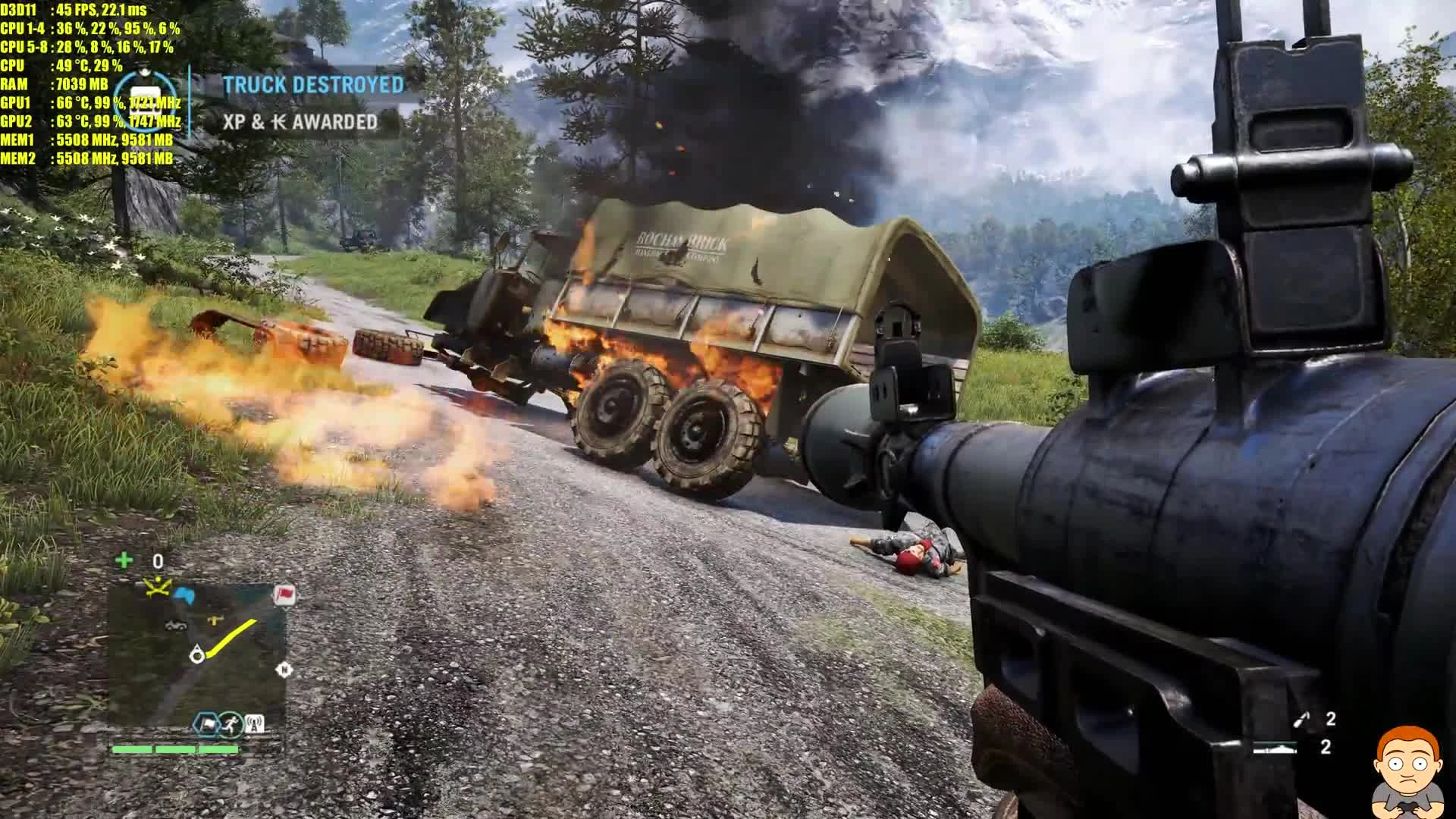Click the radio tower signal icon below minimap
The height and width of the screenshot is (819, 1456).
coord(254,723)
